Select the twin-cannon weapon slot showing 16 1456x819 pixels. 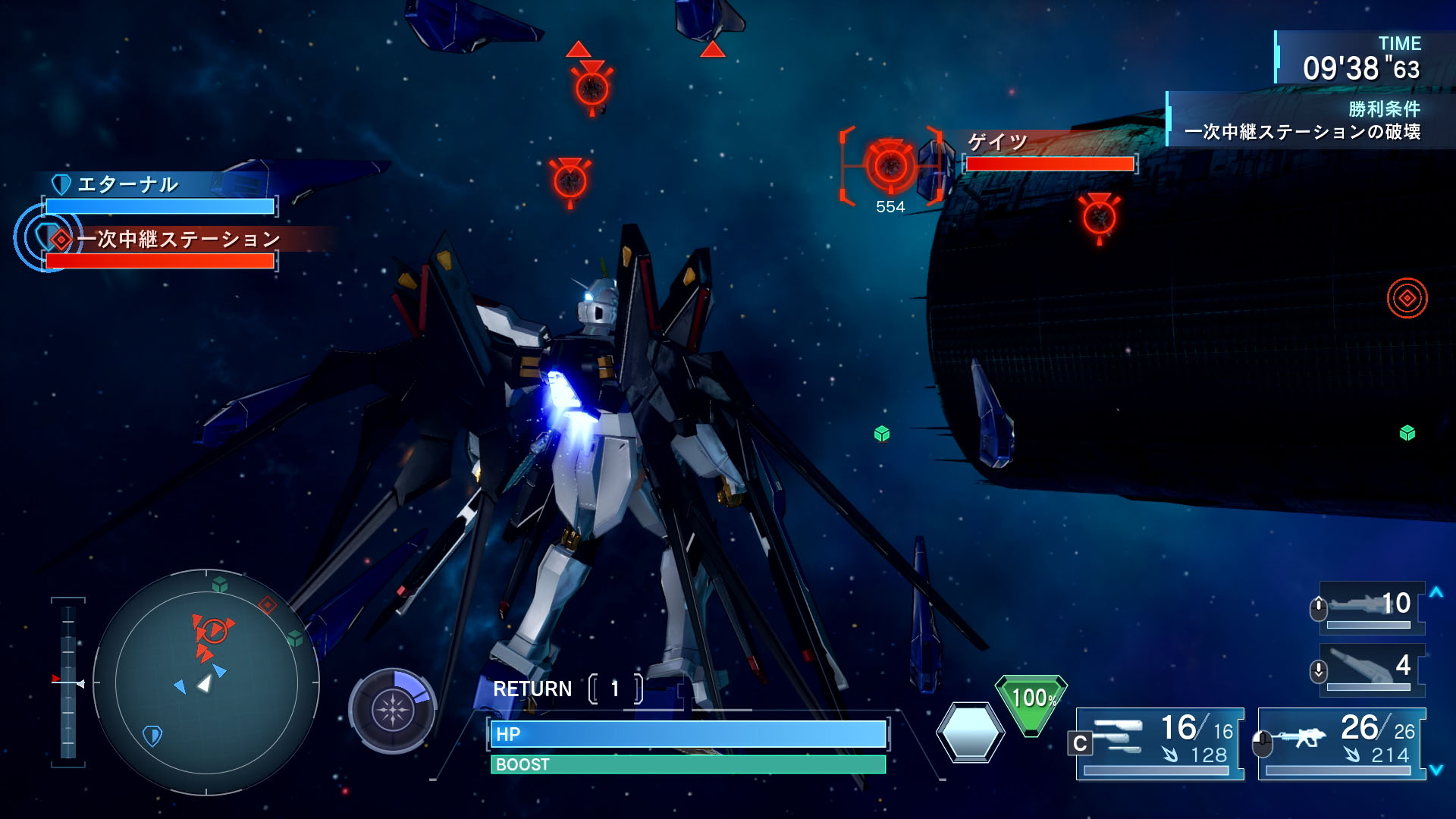(1160, 743)
